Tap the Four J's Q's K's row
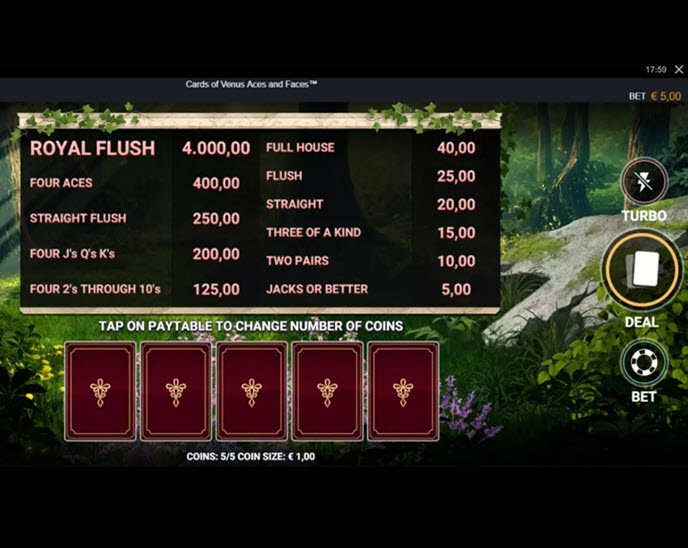Viewport: 688px width, 548px height. pos(134,254)
